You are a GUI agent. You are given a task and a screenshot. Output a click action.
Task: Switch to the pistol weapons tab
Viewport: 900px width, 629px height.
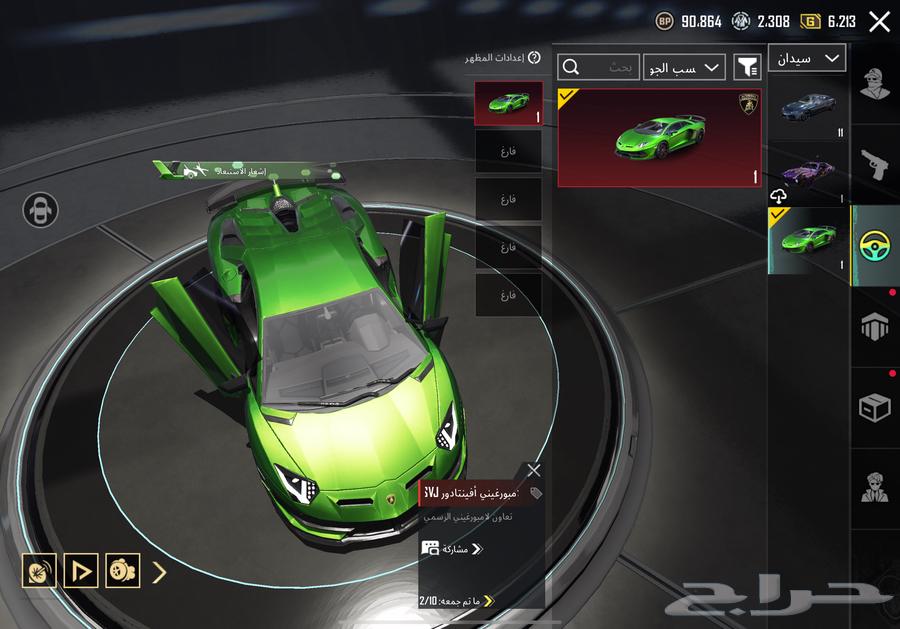tap(875, 165)
